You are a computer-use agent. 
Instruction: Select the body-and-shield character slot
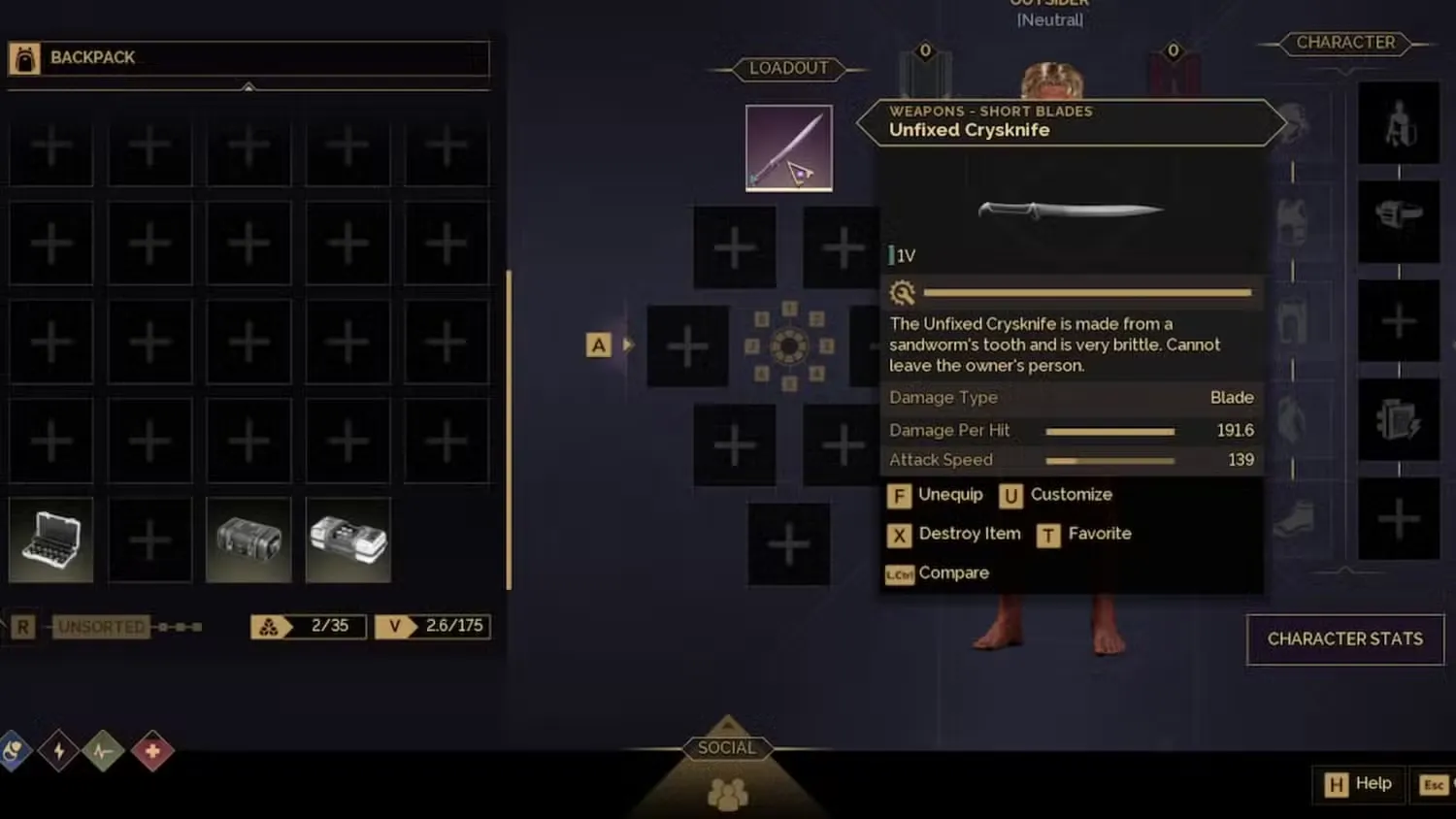[1398, 123]
